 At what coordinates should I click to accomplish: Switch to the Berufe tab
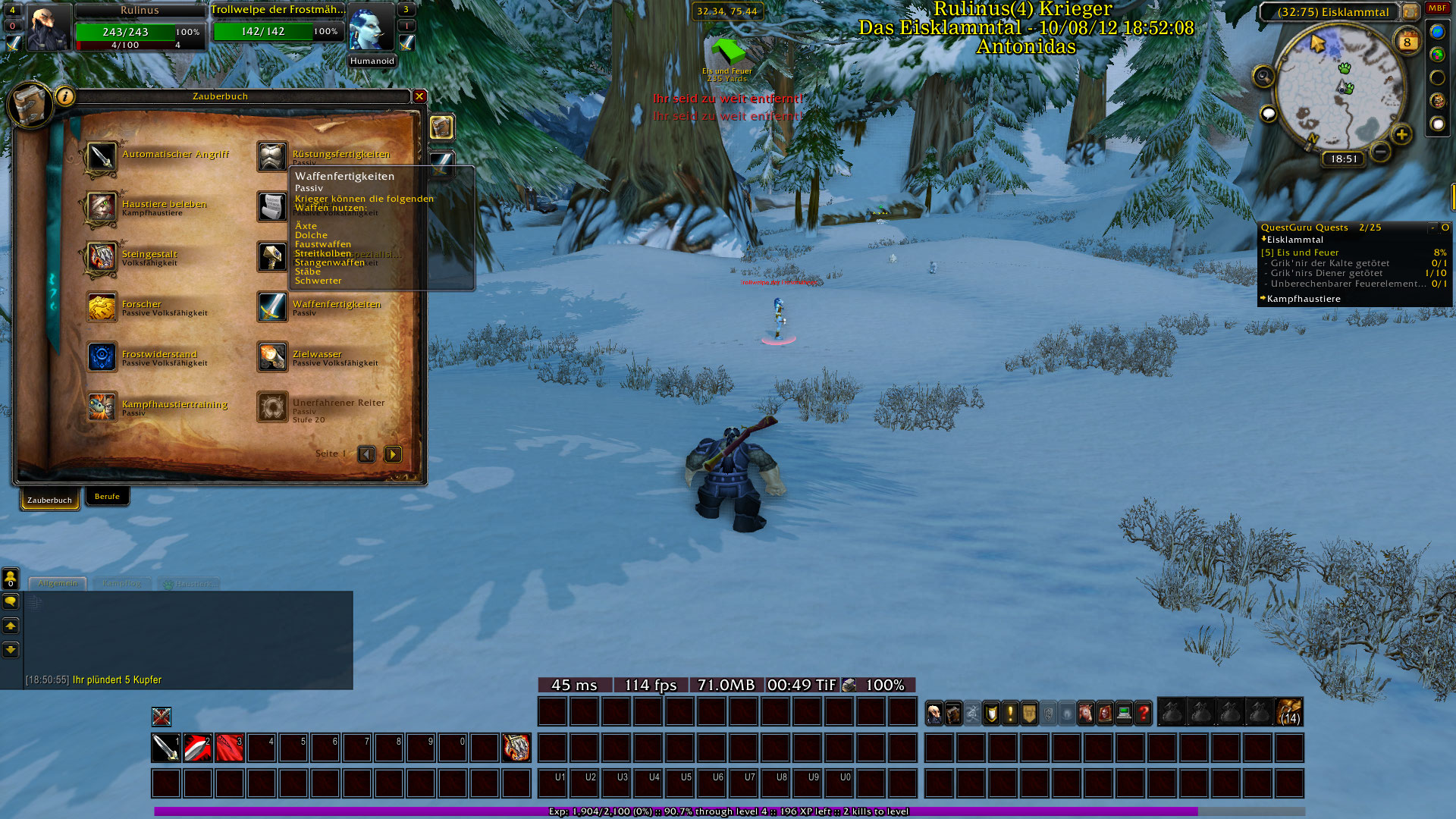coord(107,497)
